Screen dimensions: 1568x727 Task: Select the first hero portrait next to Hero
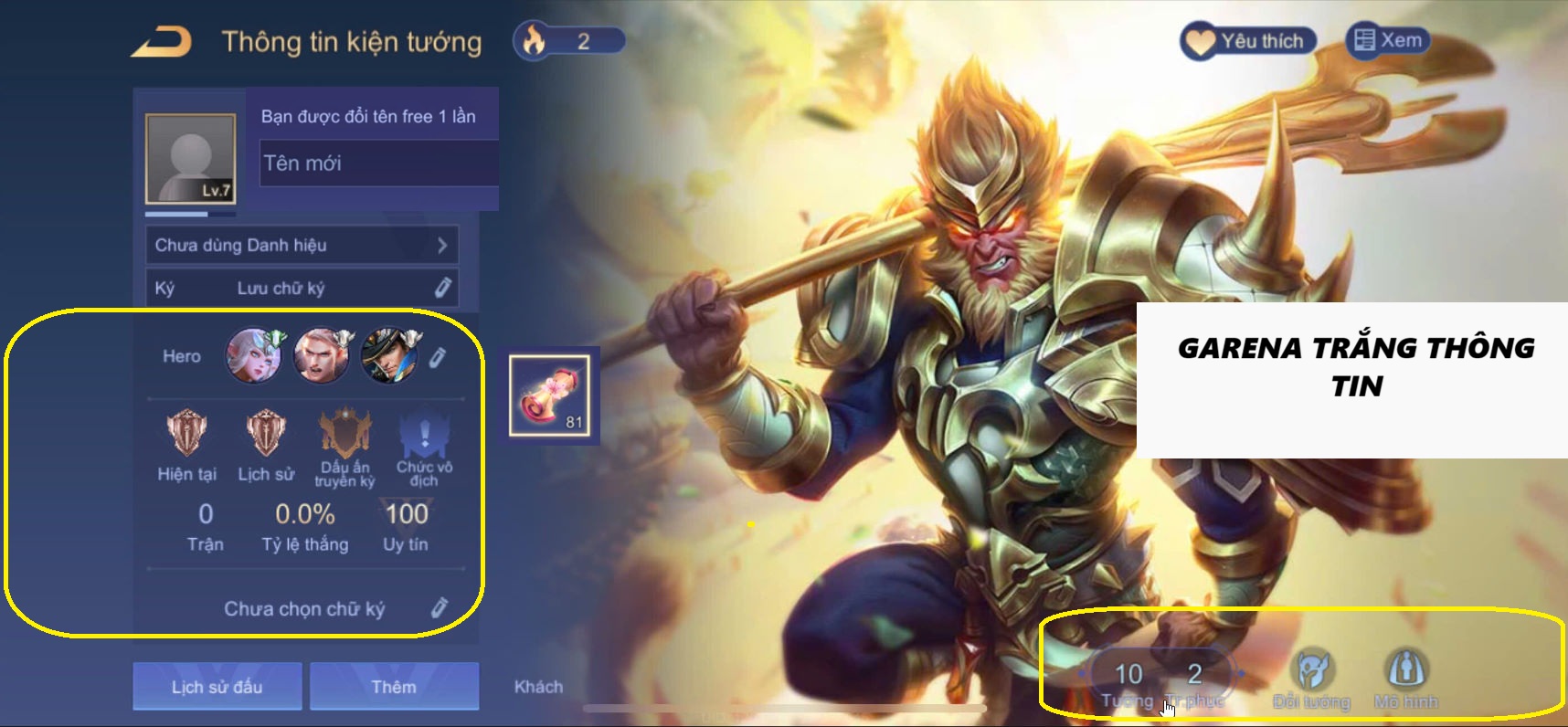click(253, 356)
